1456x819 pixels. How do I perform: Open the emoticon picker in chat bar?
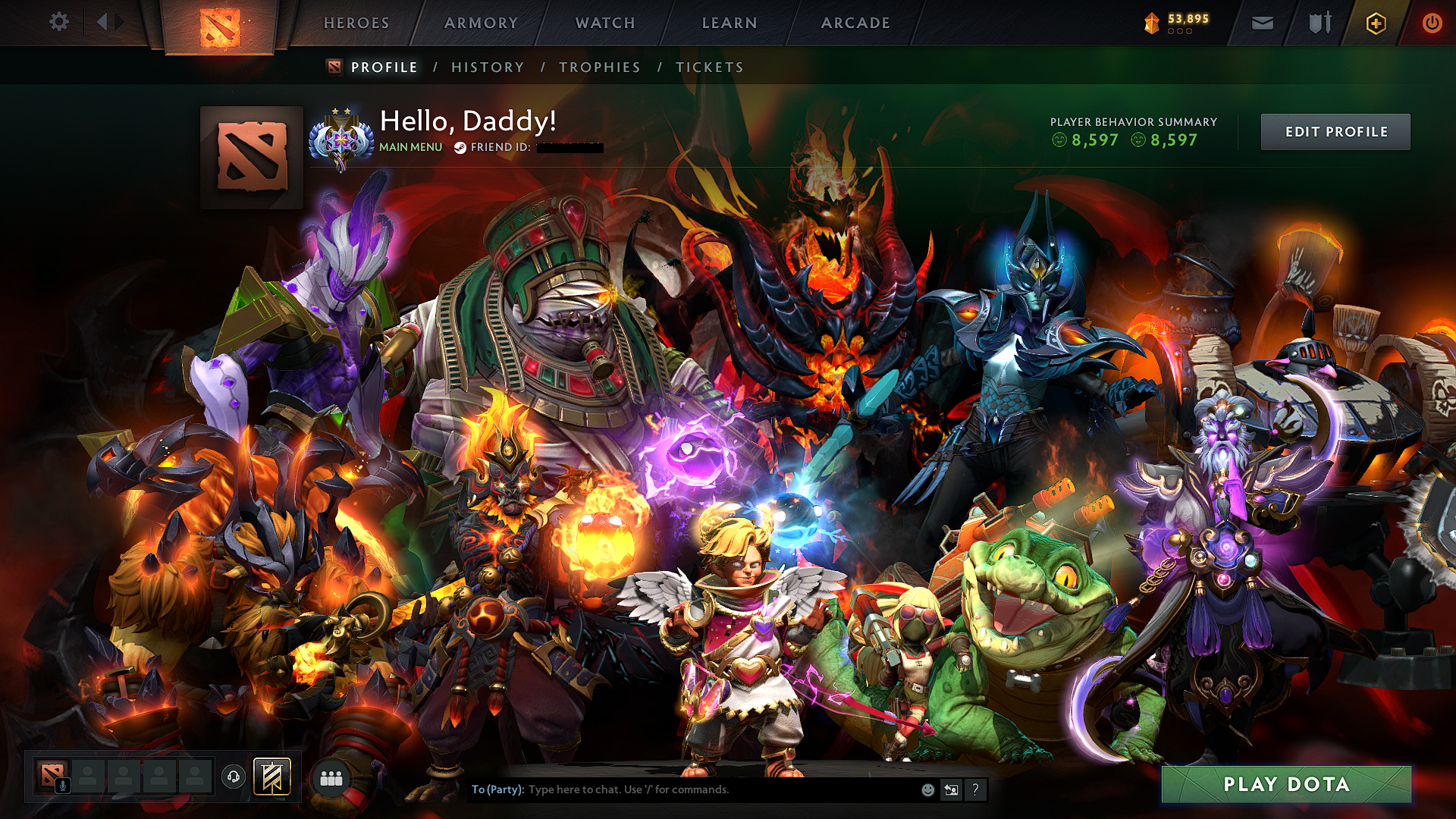pyautogui.click(x=928, y=791)
